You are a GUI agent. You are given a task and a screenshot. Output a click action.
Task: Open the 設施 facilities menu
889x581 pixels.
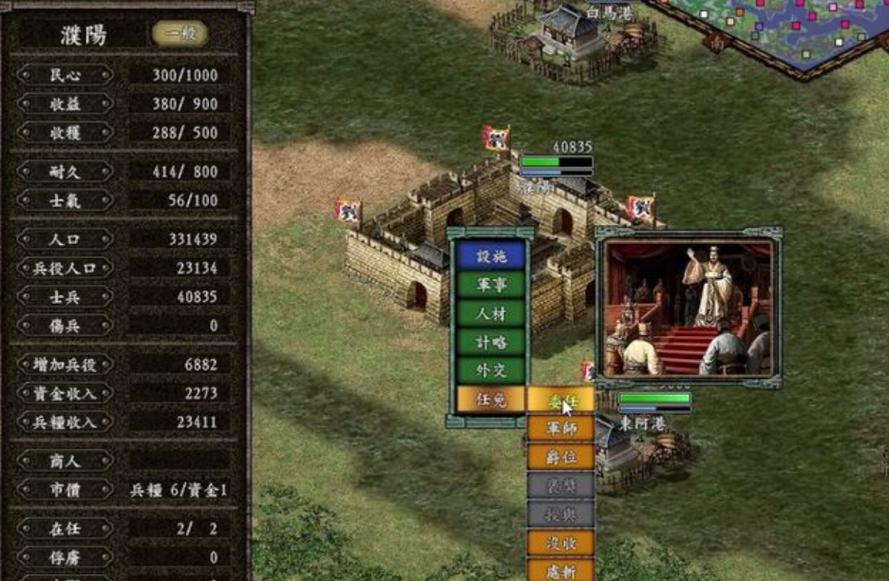tap(490, 256)
